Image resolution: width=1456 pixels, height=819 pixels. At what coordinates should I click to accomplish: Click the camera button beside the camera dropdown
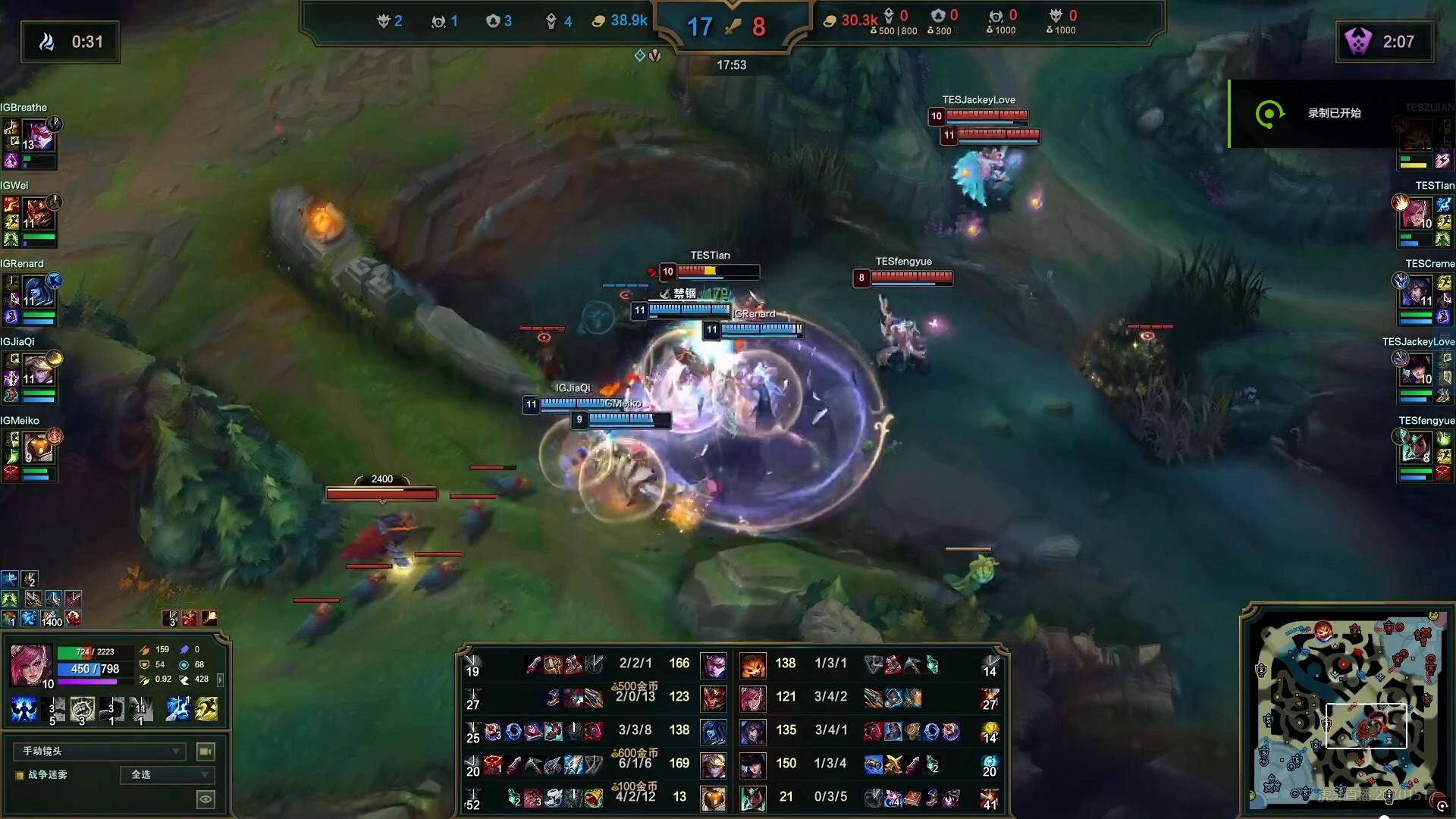pos(205,751)
